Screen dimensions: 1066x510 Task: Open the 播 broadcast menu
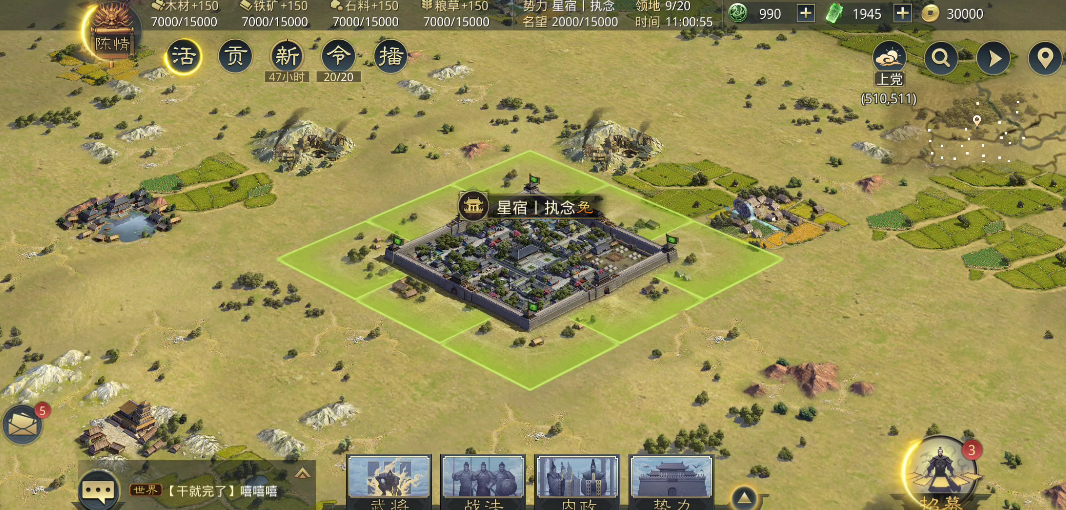coord(390,56)
